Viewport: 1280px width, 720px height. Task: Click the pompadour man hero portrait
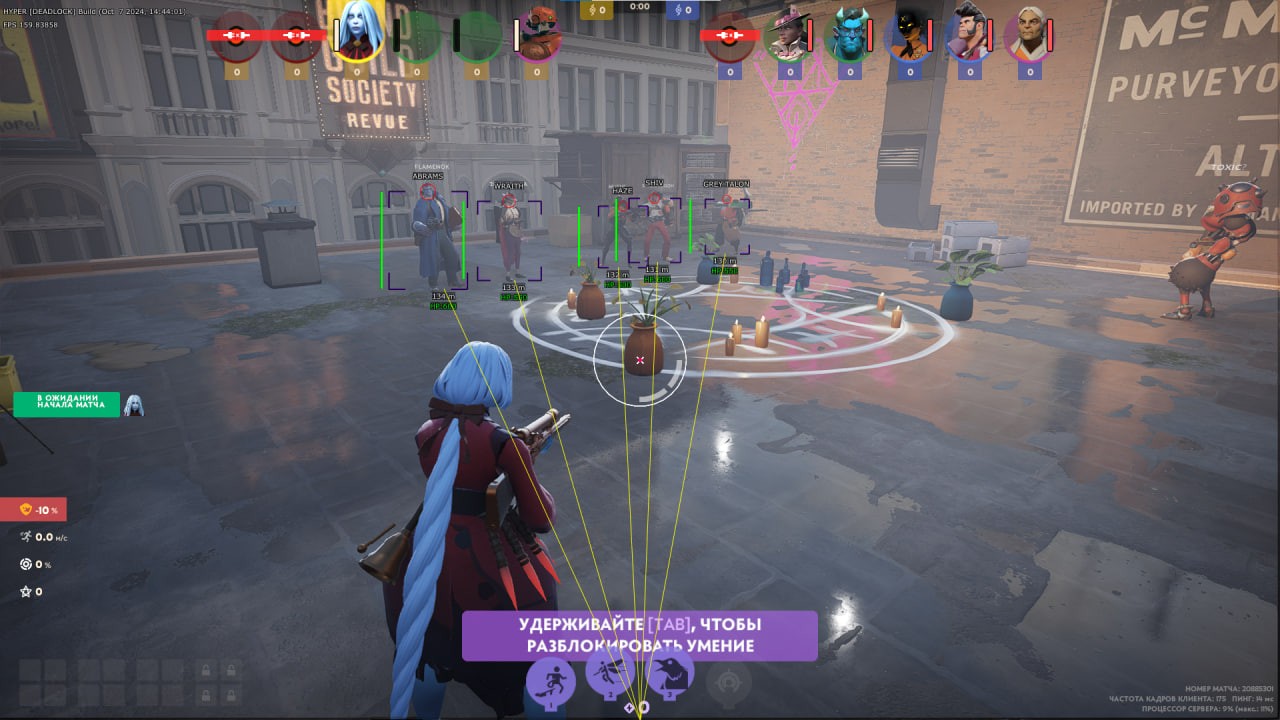[968, 36]
